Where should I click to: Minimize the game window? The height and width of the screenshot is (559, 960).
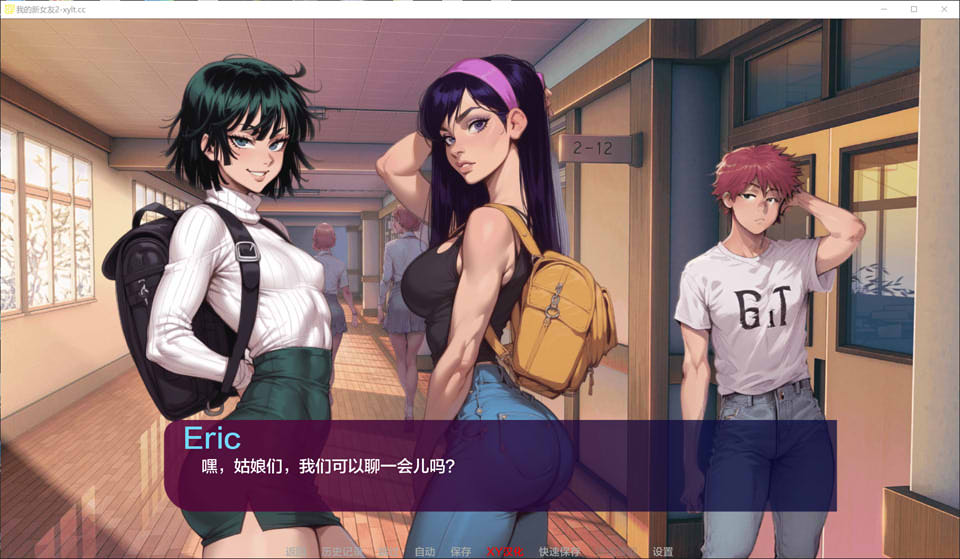coord(883,9)
